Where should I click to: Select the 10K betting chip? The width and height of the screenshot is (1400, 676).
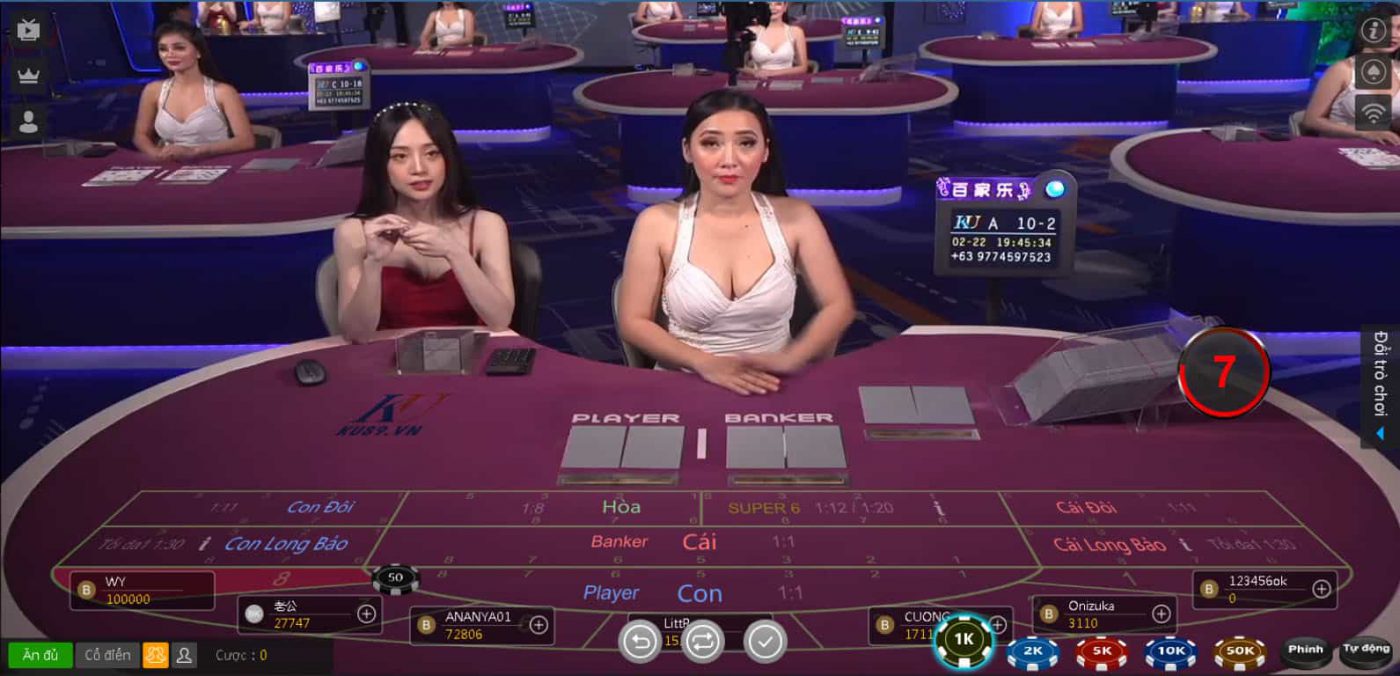click(1171, 652)
